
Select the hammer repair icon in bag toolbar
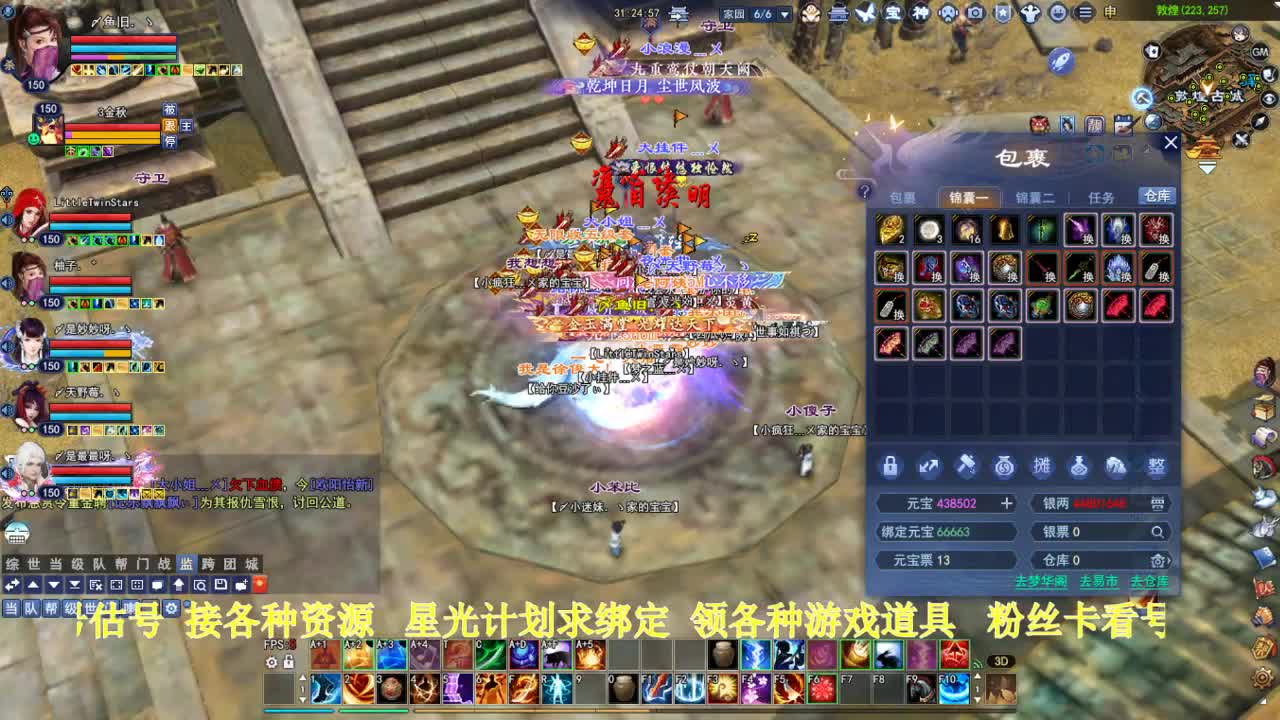click(x=964, y=466)
